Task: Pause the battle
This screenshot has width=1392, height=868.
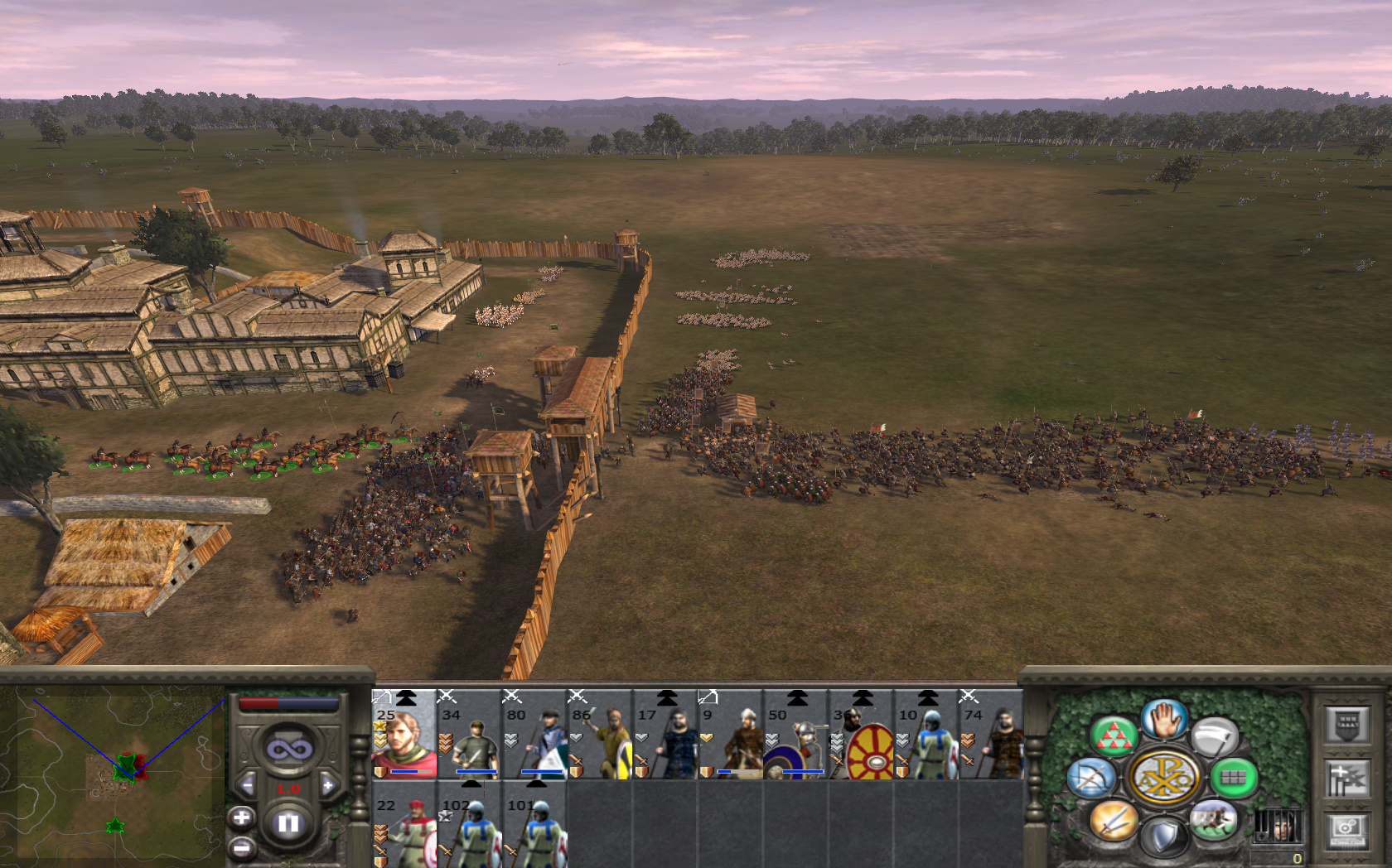Action: [x=288, y=822]
